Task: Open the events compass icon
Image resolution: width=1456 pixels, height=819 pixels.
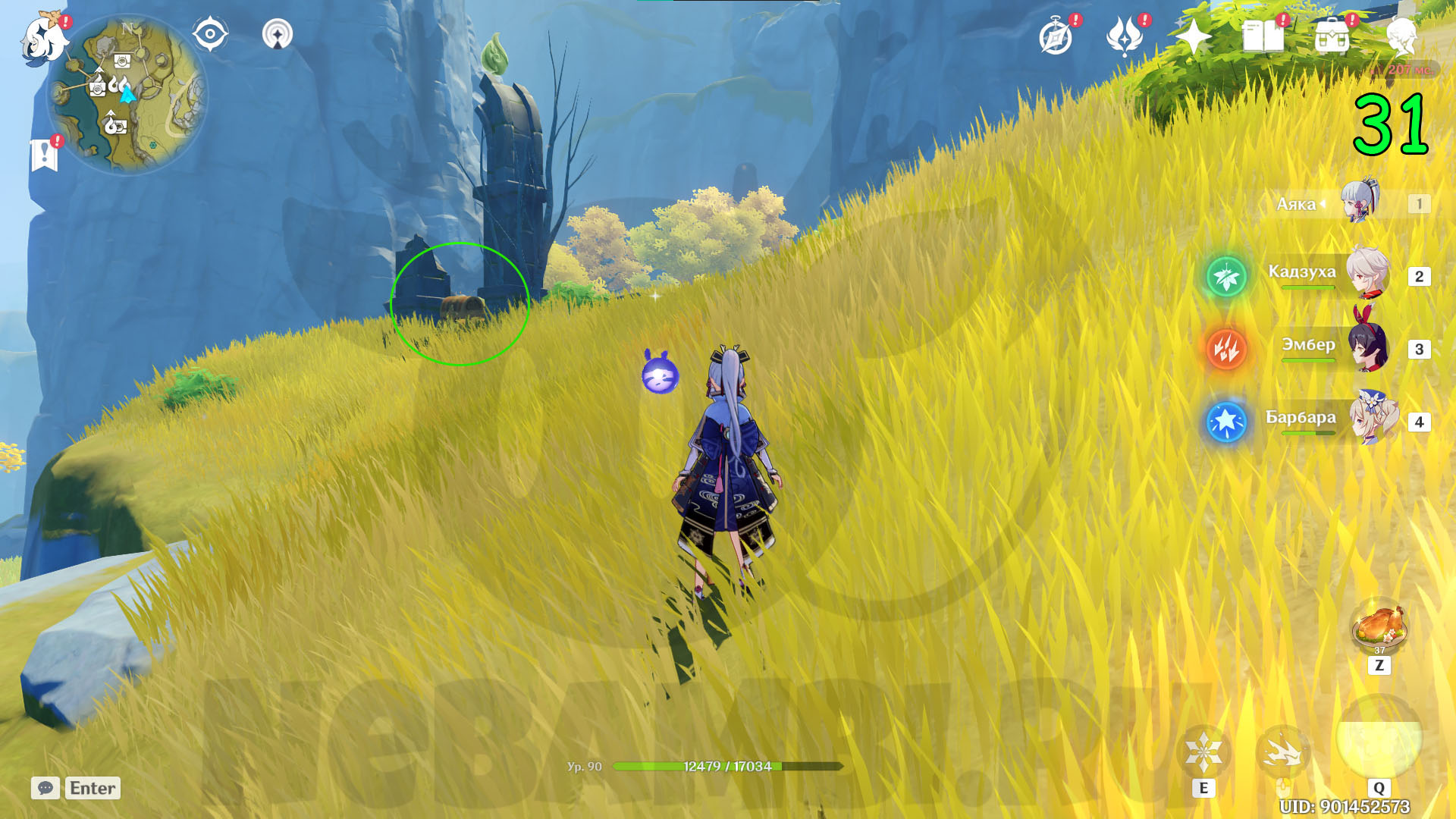Action: coord(1056,37)
